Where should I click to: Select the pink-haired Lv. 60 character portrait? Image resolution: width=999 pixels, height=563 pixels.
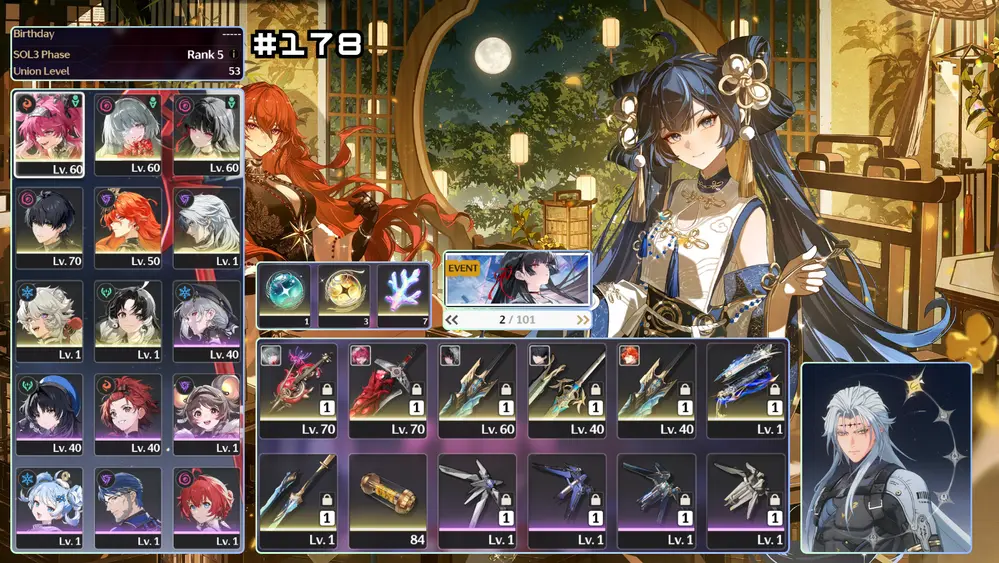[x=49, y=134]
